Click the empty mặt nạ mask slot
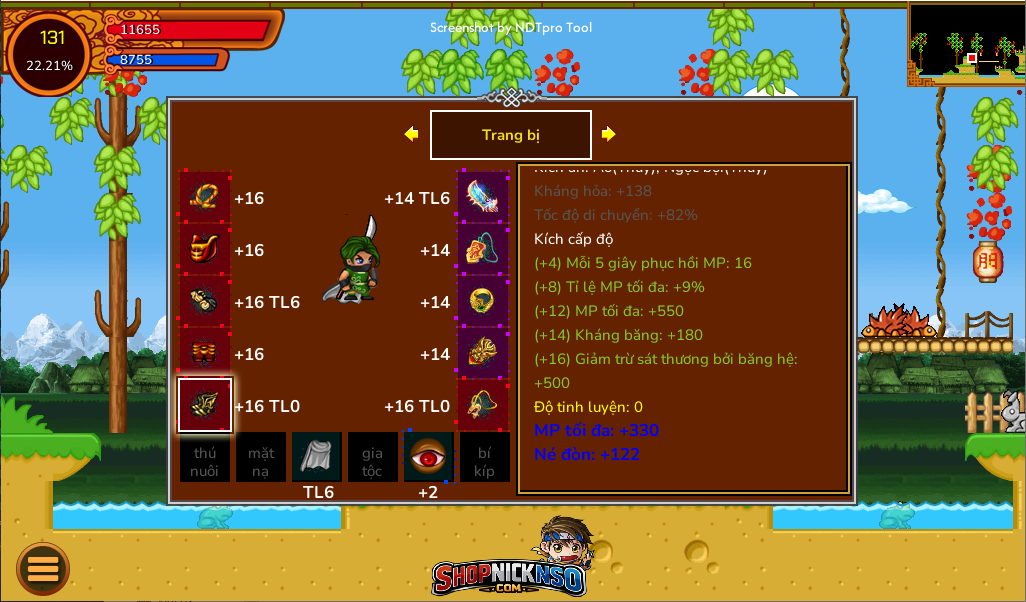The height and width of the screenshot is (602, 1026). click(x=261, y=457)
